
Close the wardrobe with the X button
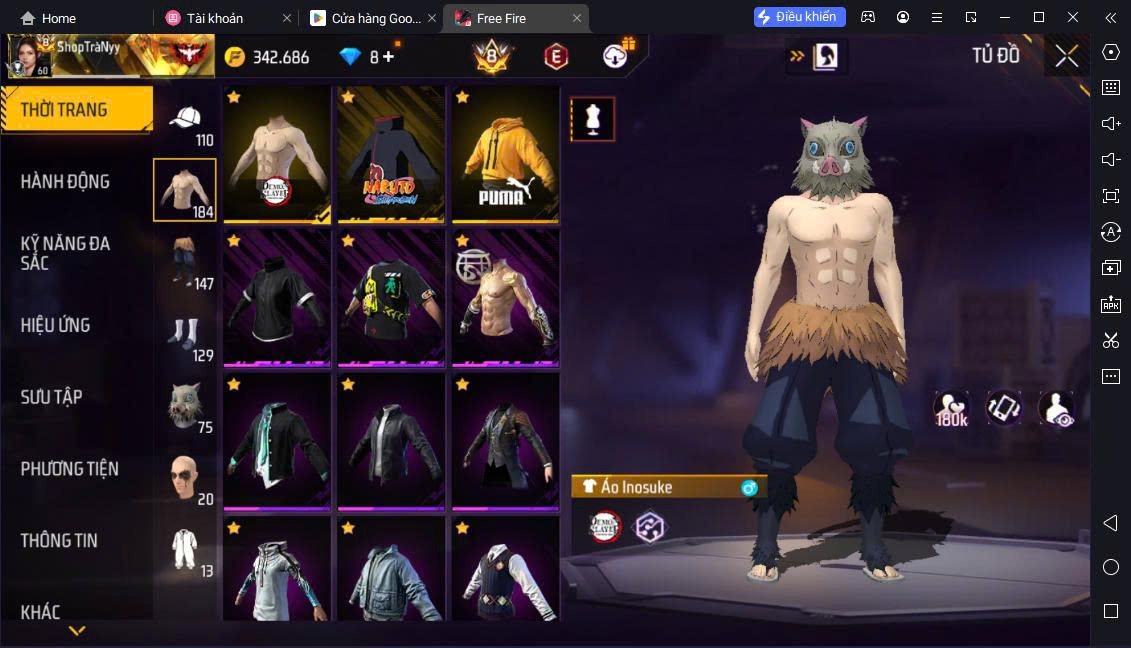pyautogui.click(x=1066, y=57)
